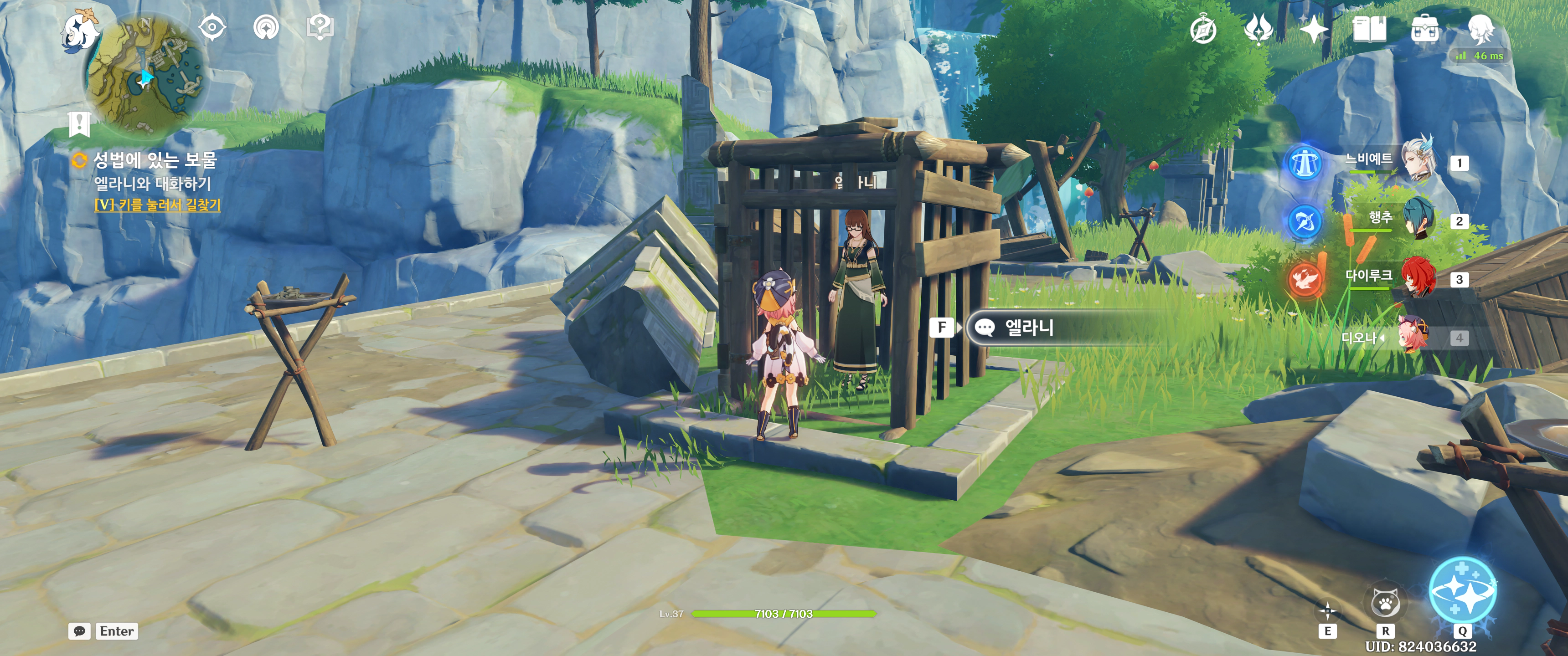Switch to party member 행추
Viewport: 1568px width, 656px height.
pyautogui.click(x=1418, y=219)
